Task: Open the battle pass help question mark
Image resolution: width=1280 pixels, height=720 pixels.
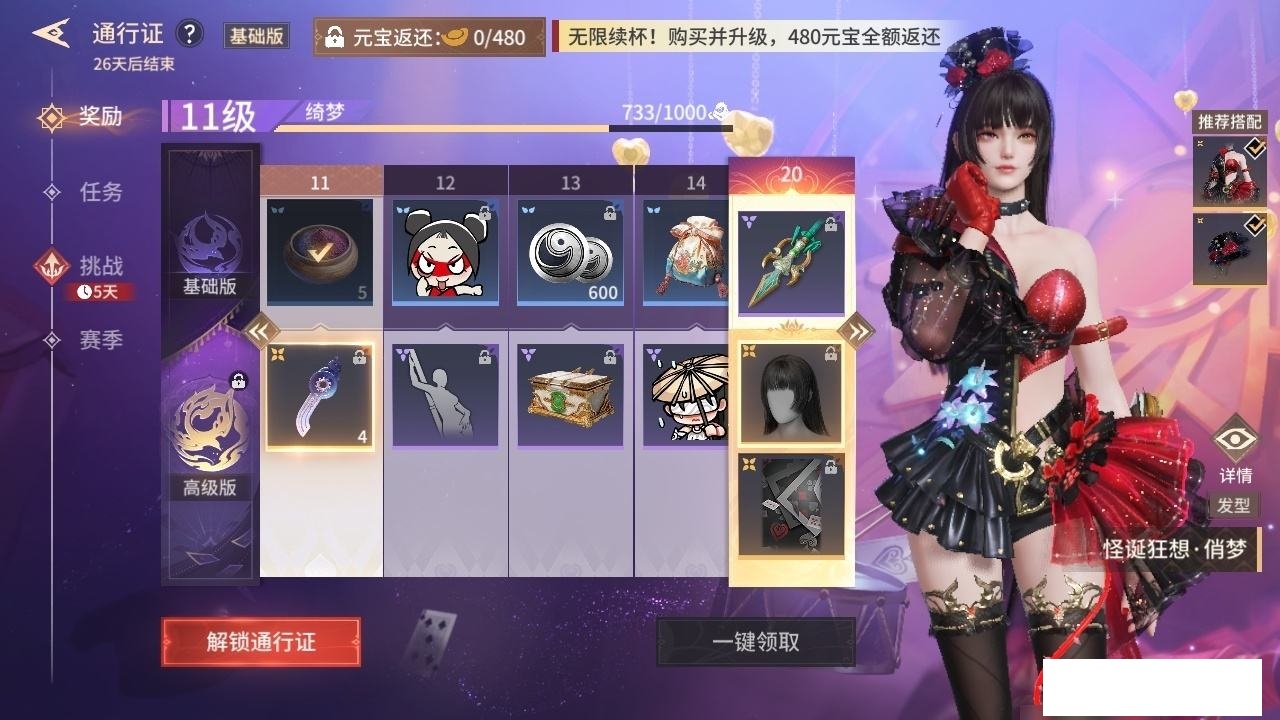Action: click(189, 34)
